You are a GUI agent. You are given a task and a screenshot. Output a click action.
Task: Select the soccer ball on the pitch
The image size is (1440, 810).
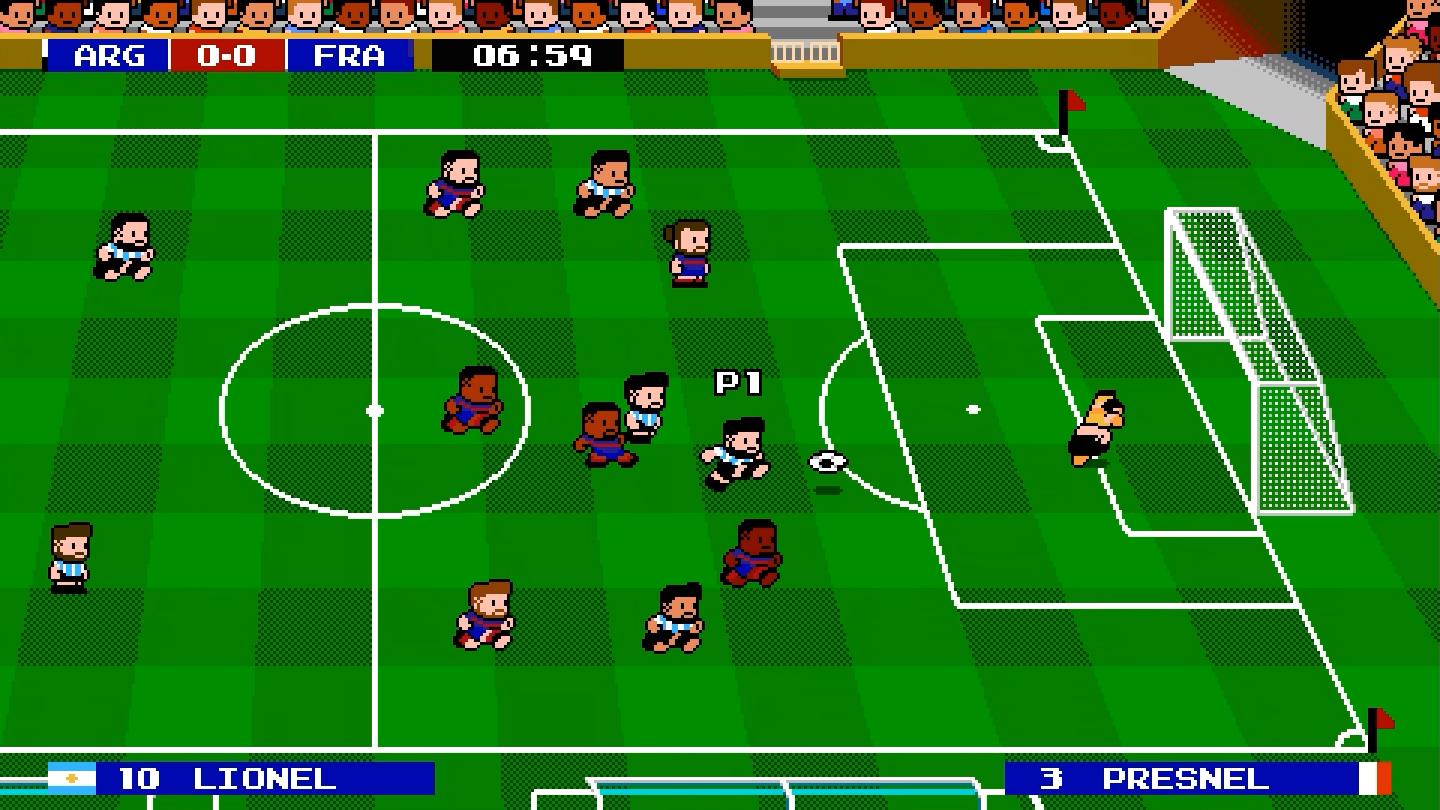[x=826, y=462]
